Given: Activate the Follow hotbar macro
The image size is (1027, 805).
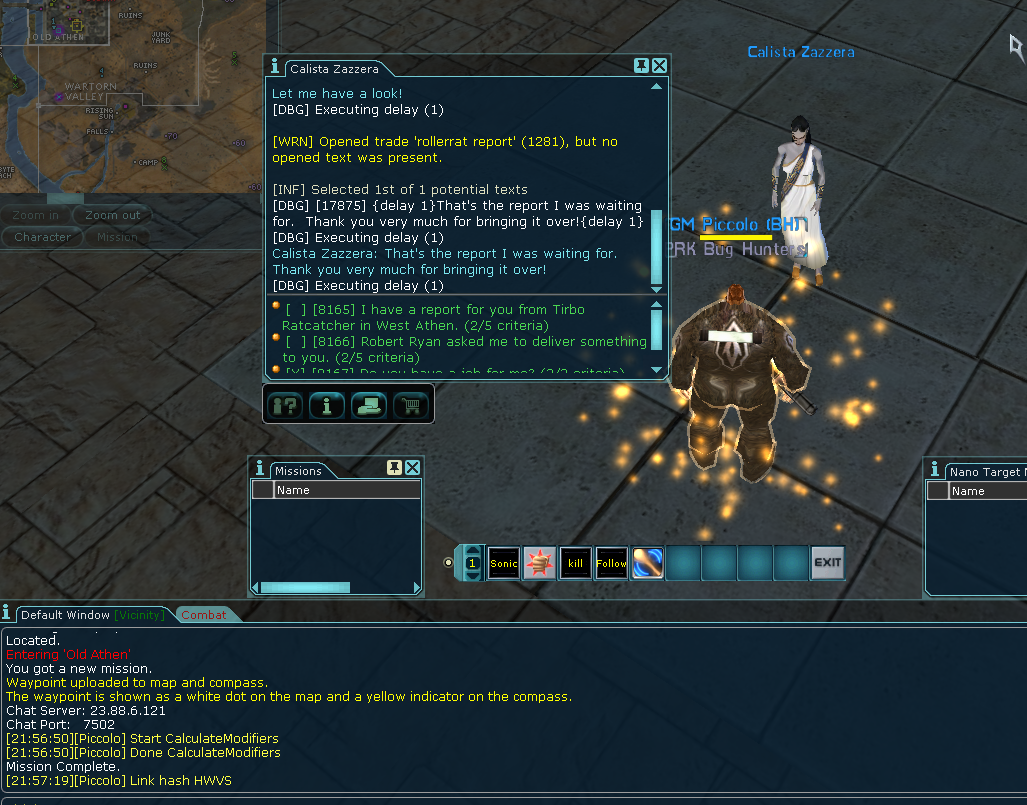Looking at the screenshot, I should coord(612,563).
